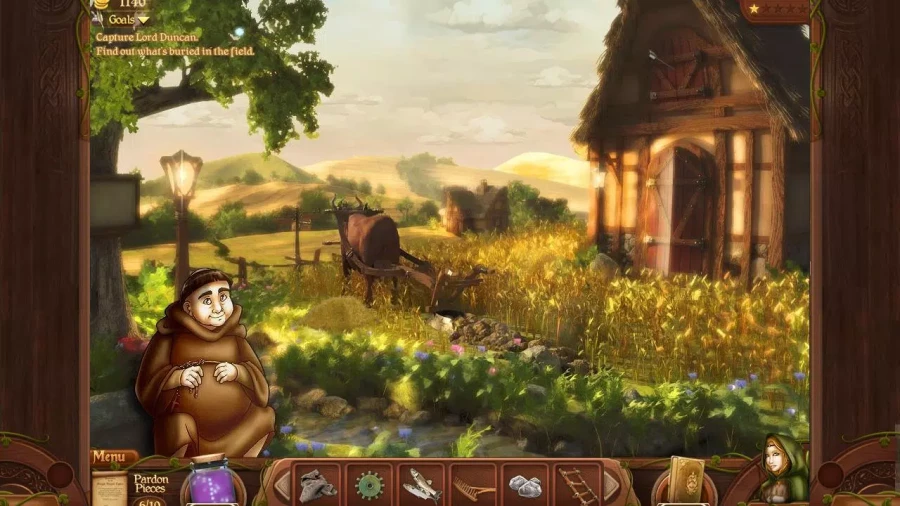The width and height of the screenshot is (900, 506).
Task: Show previous inventory items with left arrow
Action: [x=282, y=486]
